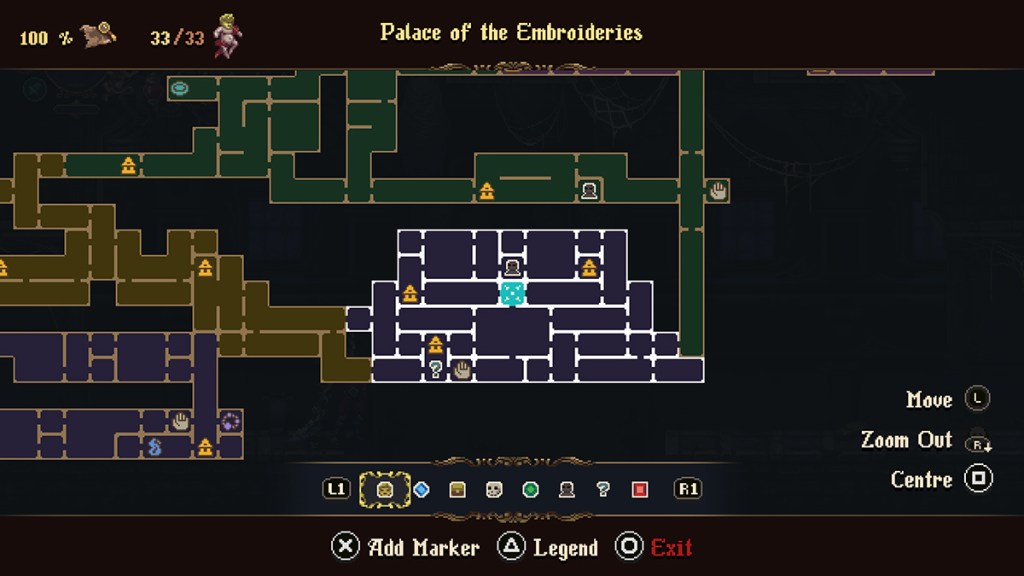Select the skull marker type
This screenshot has height=576, width=1024.
coord(494,489)
